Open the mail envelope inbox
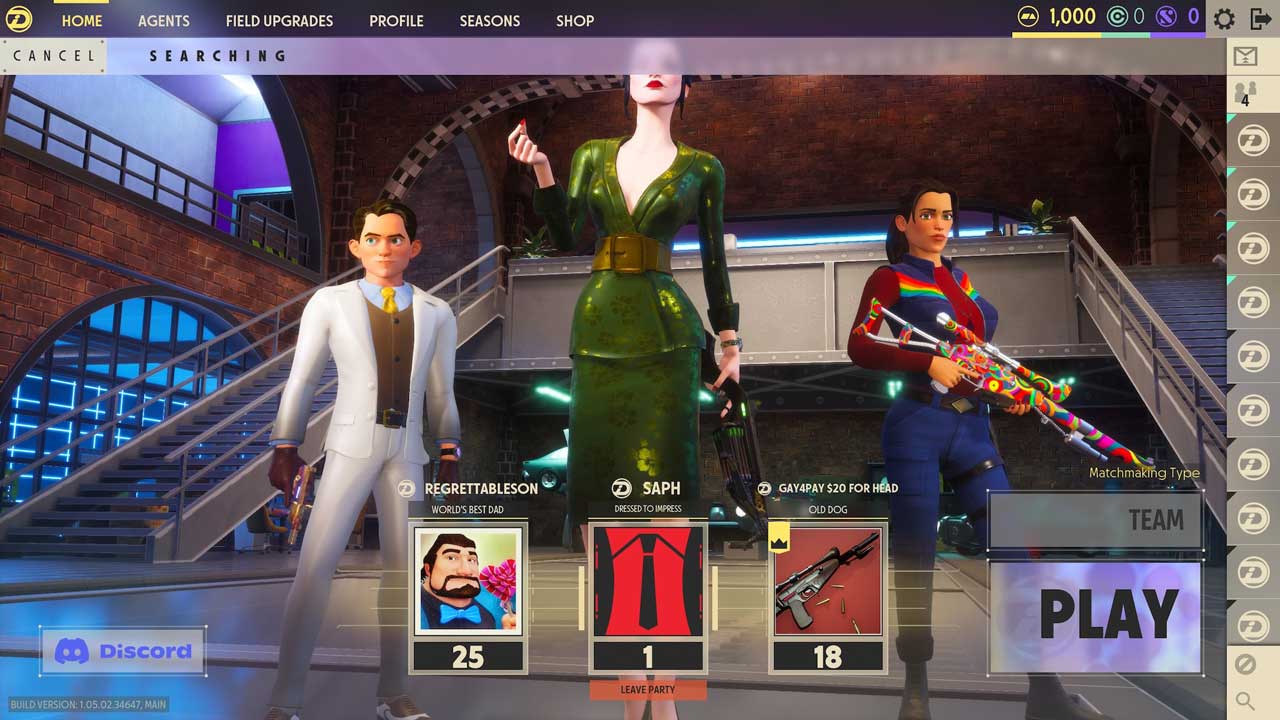The image size is (1280, 720). click(1245, 57)
